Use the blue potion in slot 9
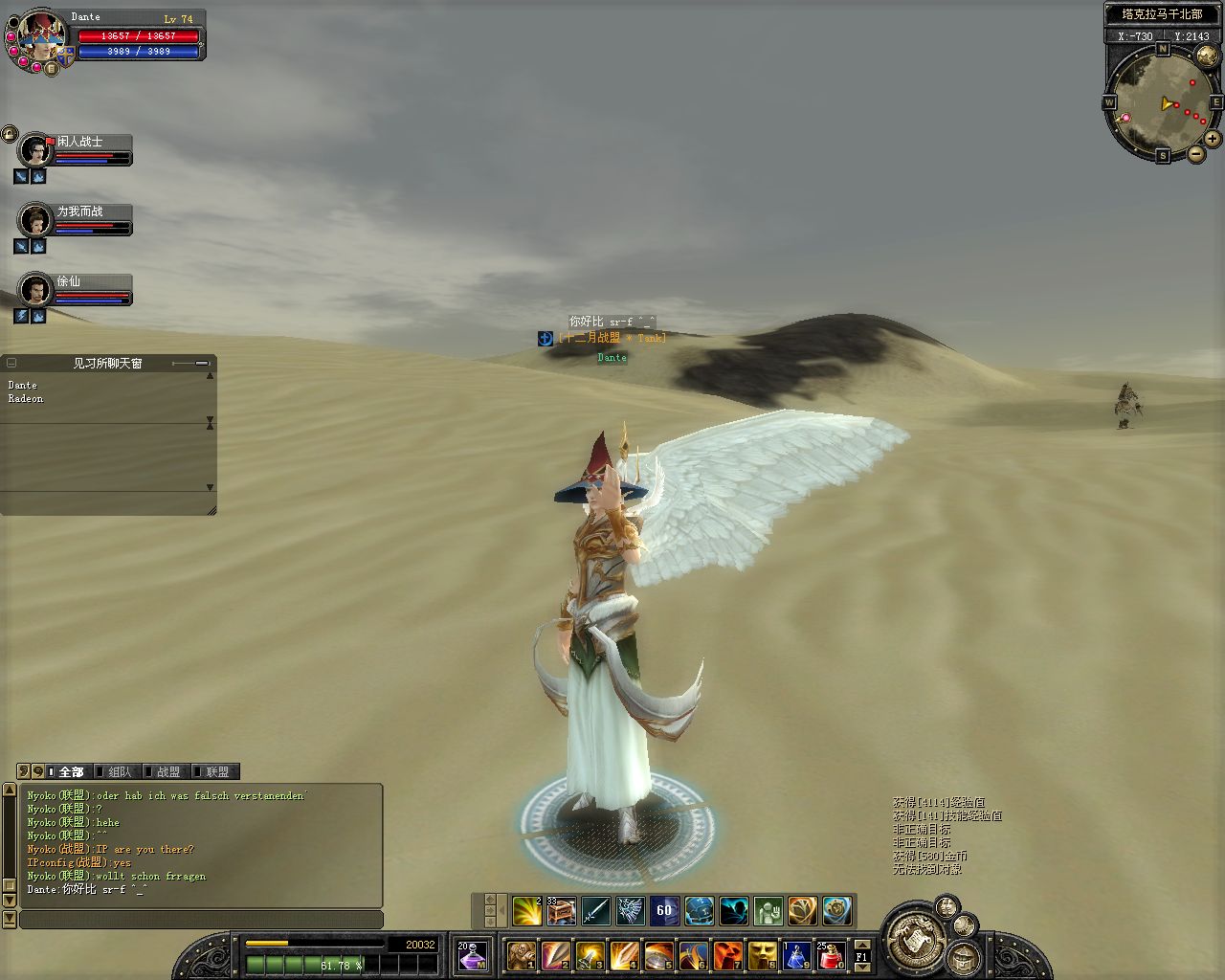1225x980 pixels. (x=797, y=955)
